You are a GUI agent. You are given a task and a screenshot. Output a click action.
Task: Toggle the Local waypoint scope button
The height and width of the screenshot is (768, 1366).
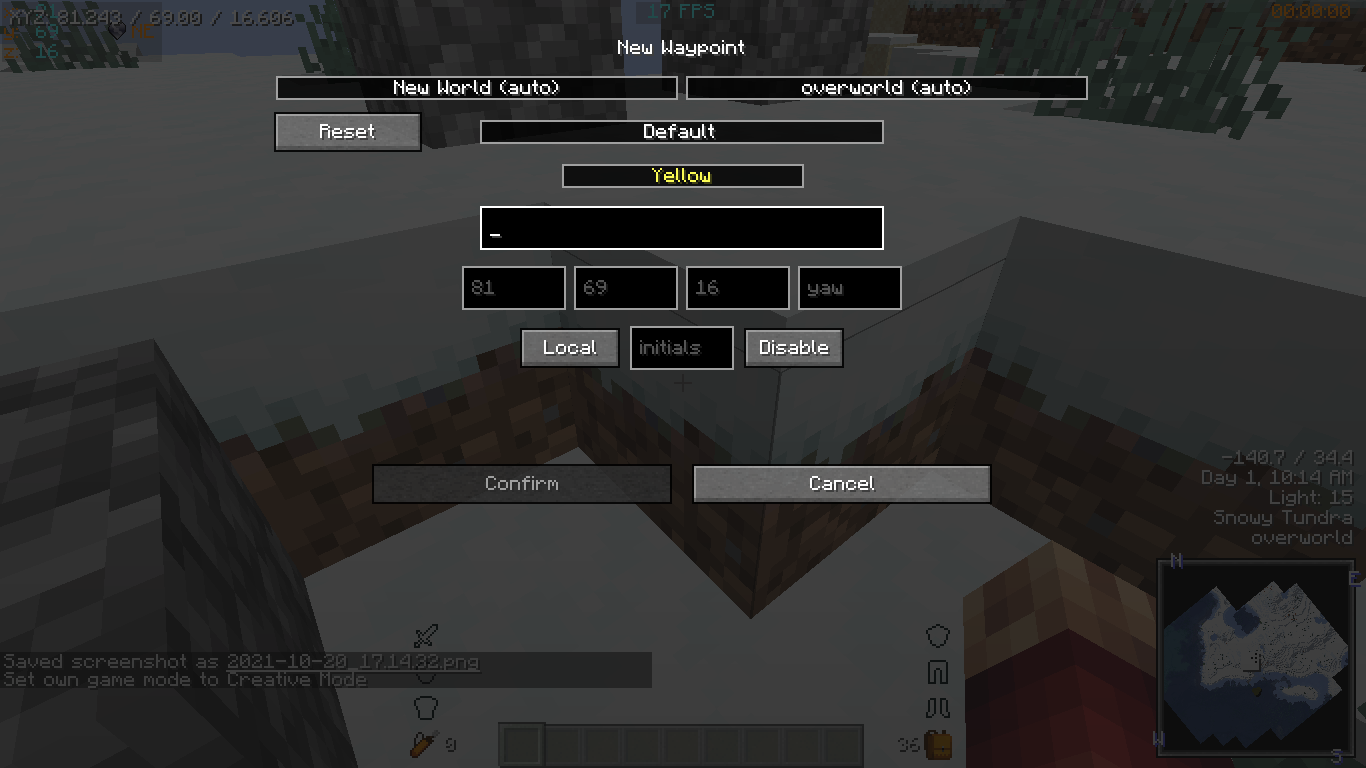coord(569,347)
